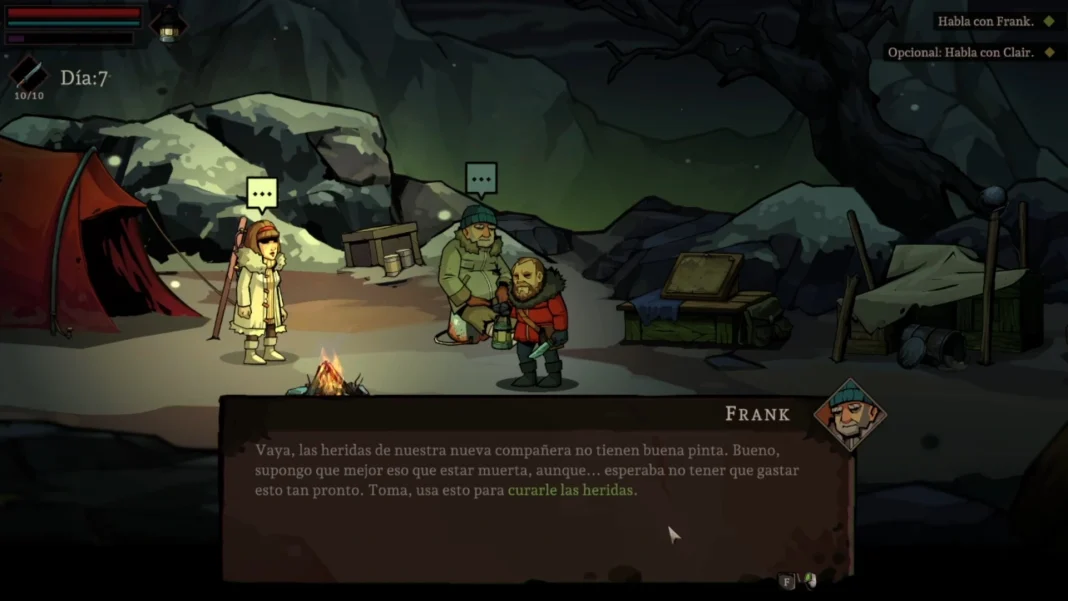Viewport: 1068px width, 601px height.
Task: Click Frank's portrait on the dialogue box
Action: point(849,414)
